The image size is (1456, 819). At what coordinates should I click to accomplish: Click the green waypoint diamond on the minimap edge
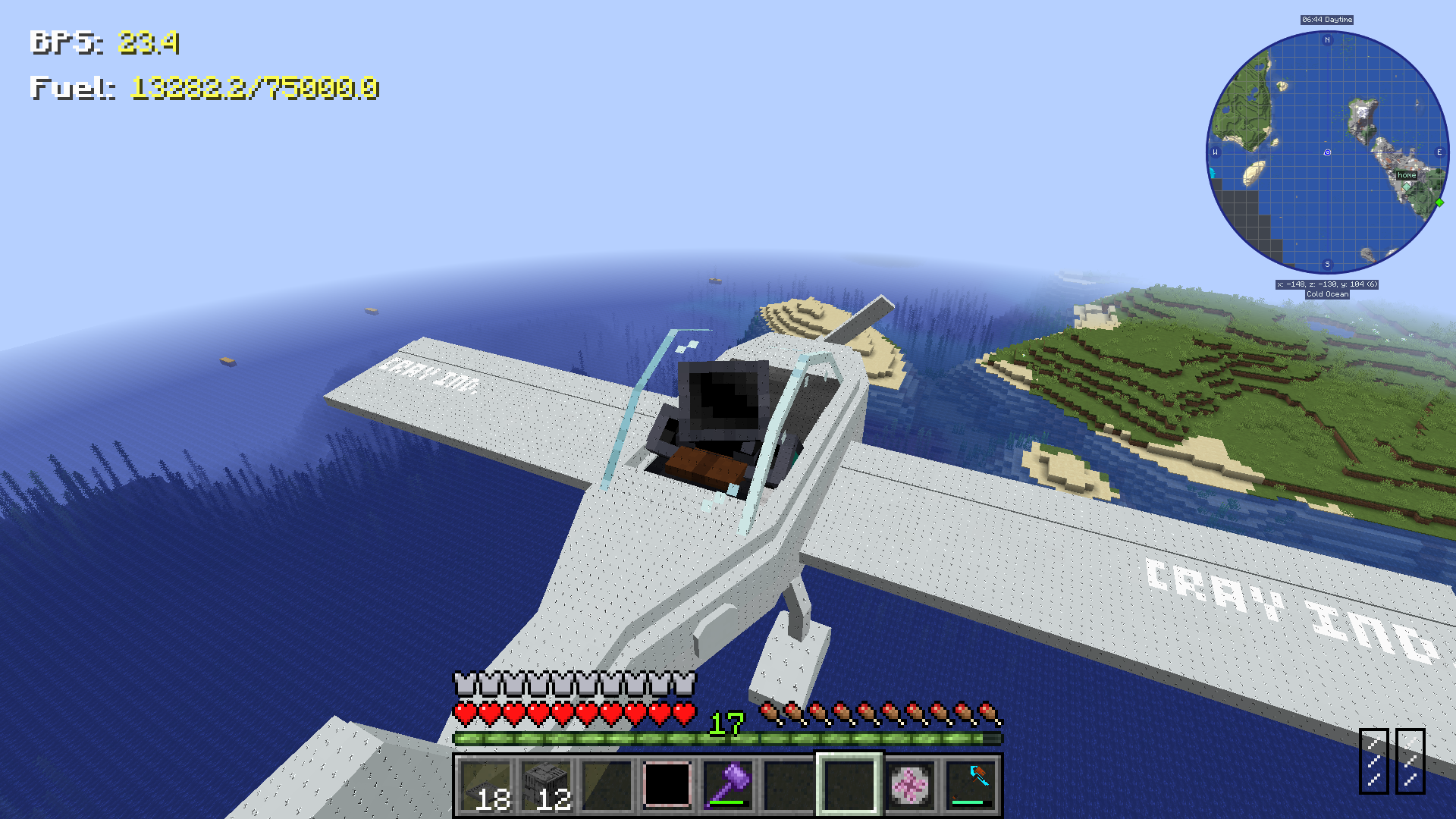(x=1438, y=202)
